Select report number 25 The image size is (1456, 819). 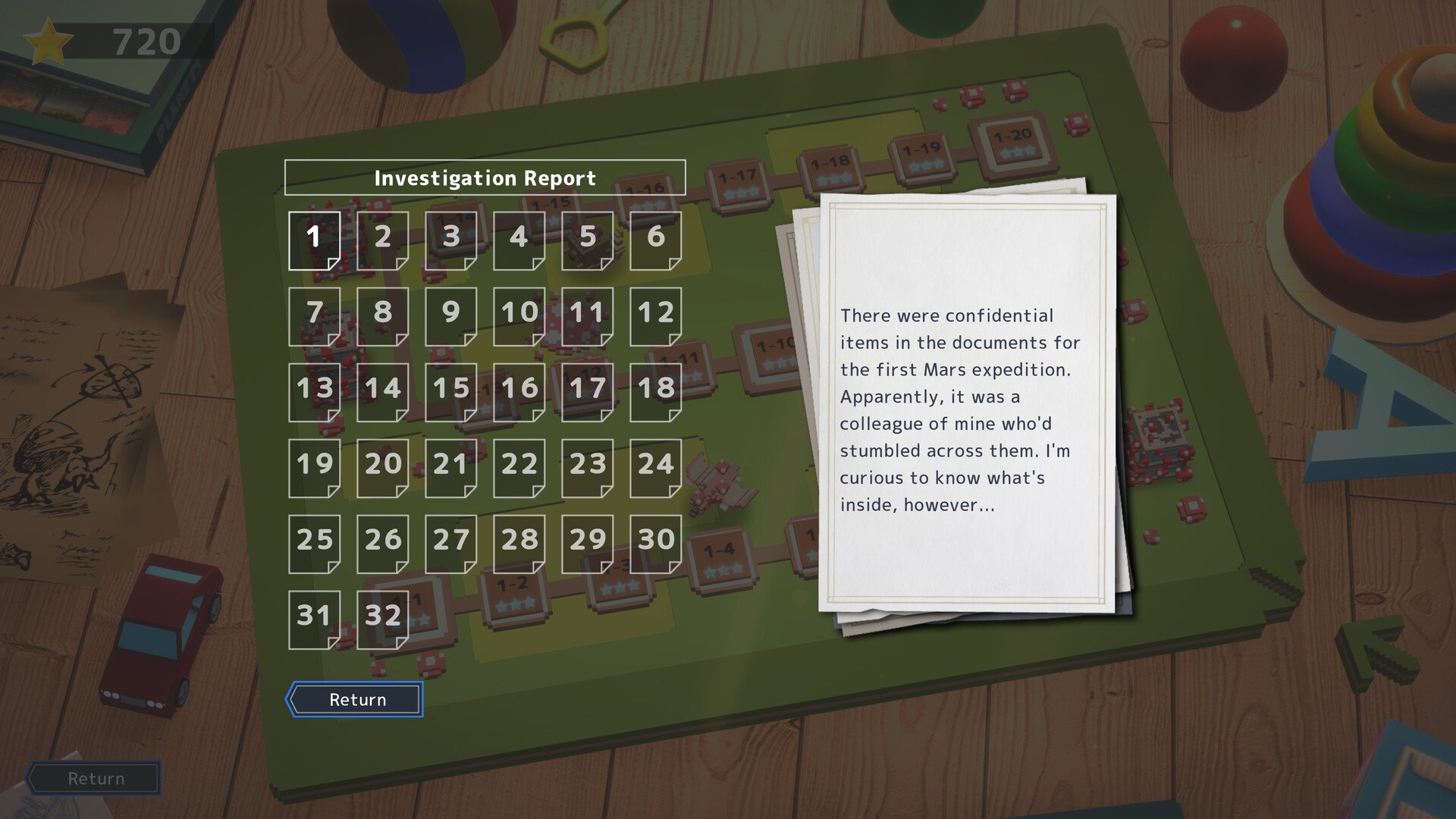tap(314, 543)
